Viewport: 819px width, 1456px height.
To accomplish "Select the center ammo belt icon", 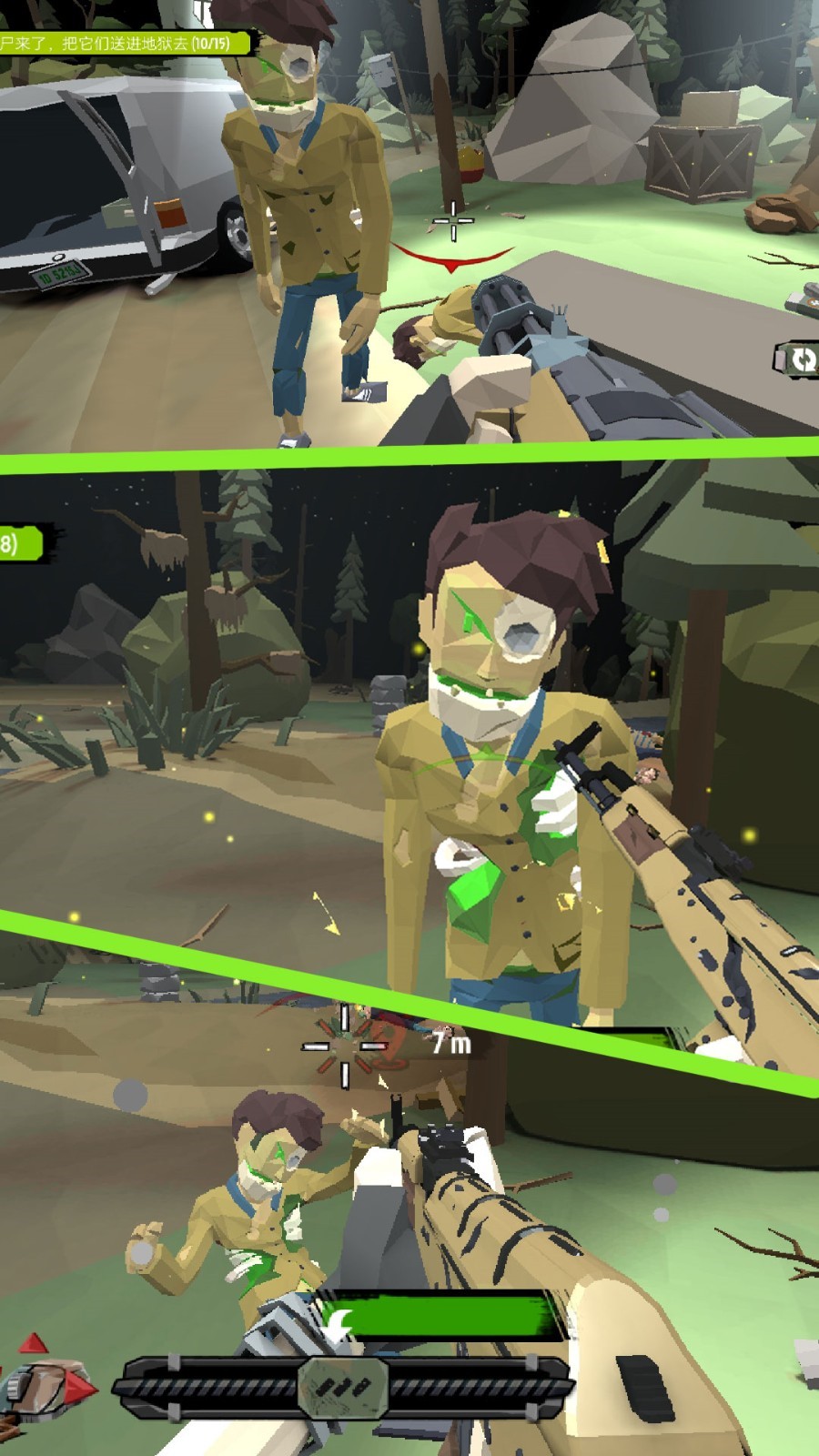I will pos(344,1387).
